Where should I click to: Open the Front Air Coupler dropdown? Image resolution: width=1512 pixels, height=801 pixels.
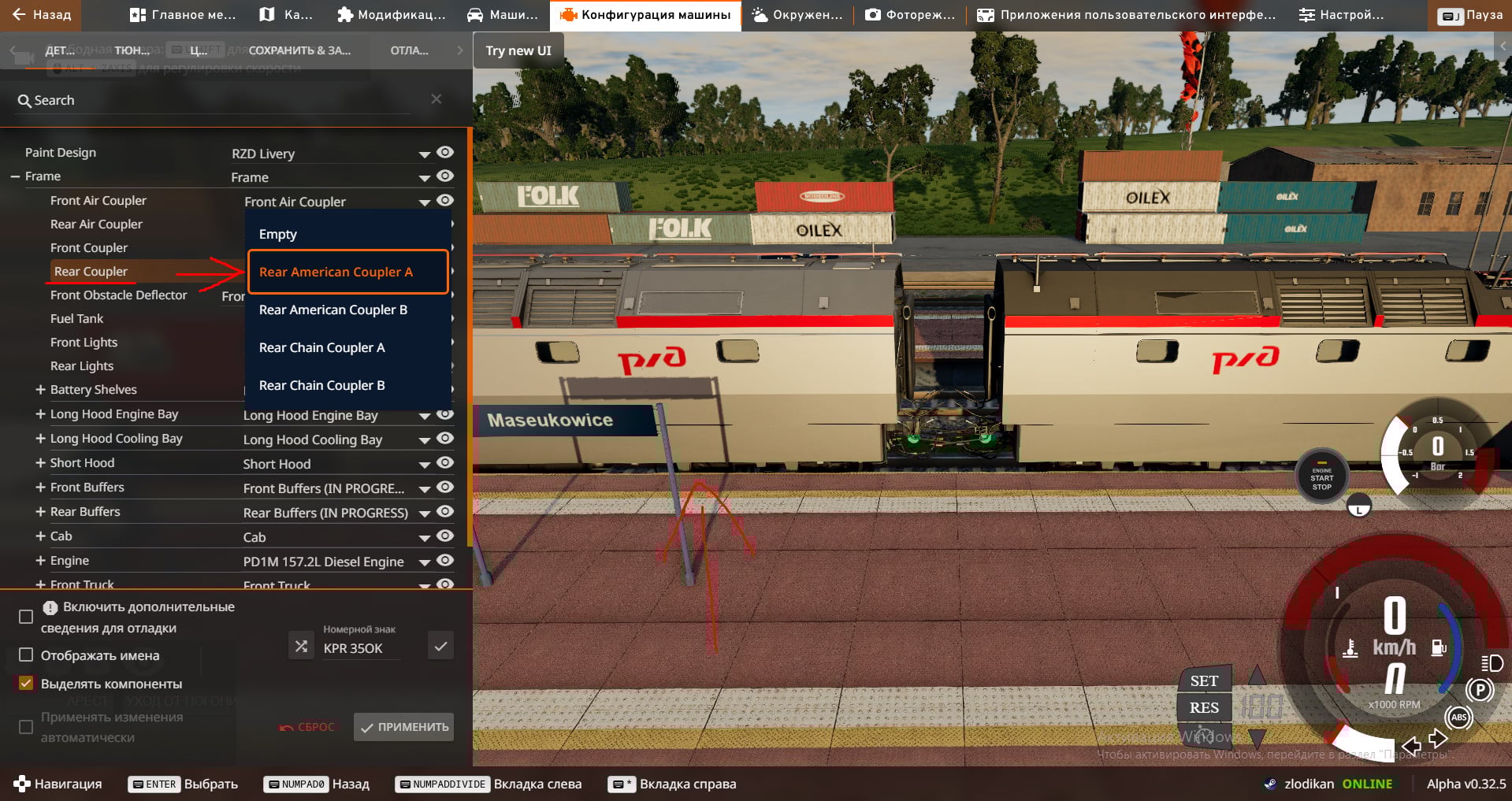click(x=424, y=201)
